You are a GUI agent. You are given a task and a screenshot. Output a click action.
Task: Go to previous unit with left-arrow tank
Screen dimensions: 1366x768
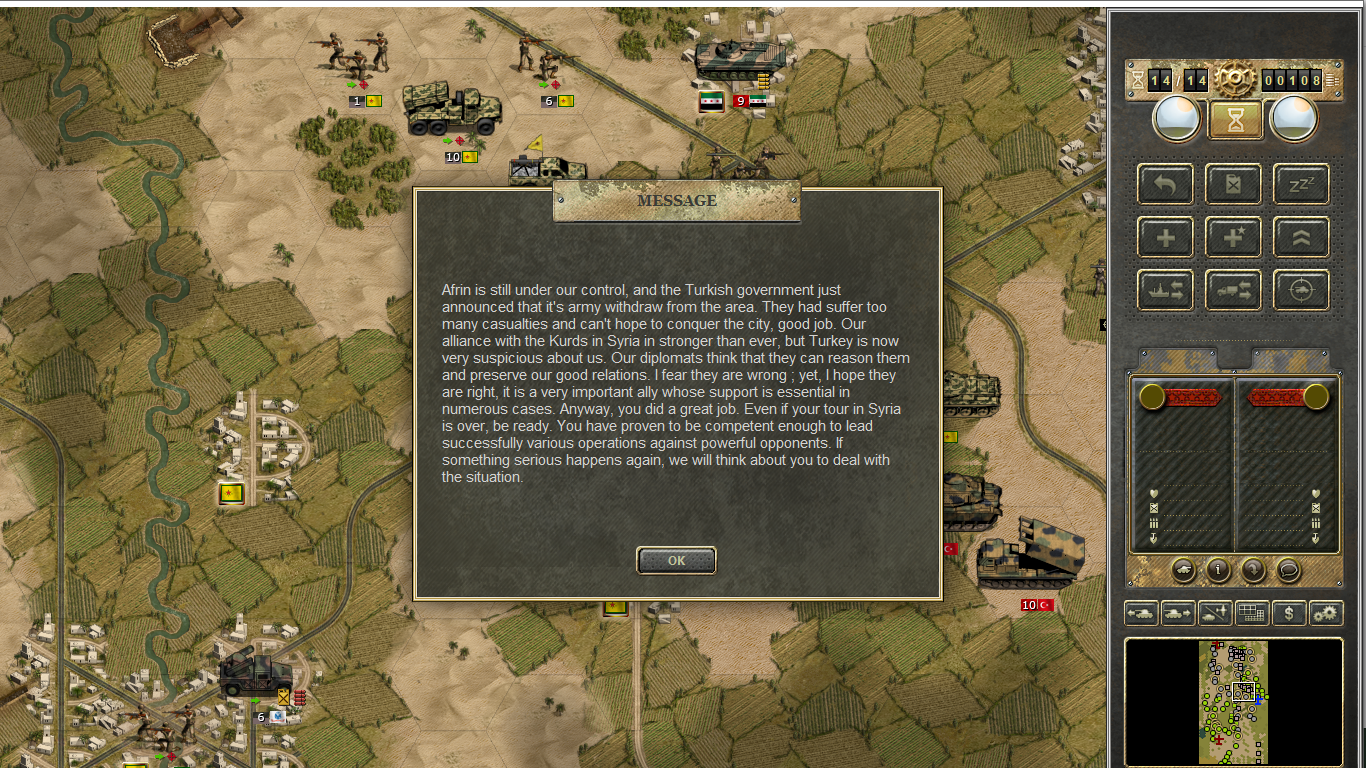[1141, 613]
